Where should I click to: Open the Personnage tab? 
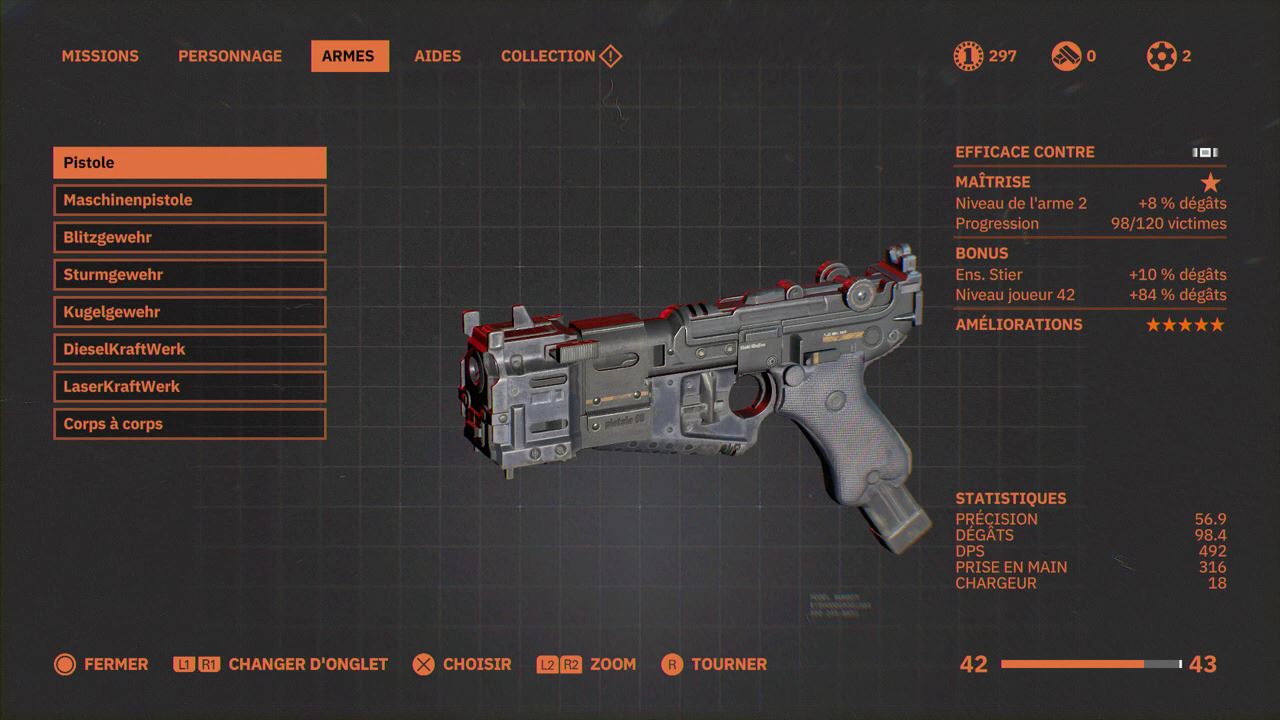(x=230, y=56)
